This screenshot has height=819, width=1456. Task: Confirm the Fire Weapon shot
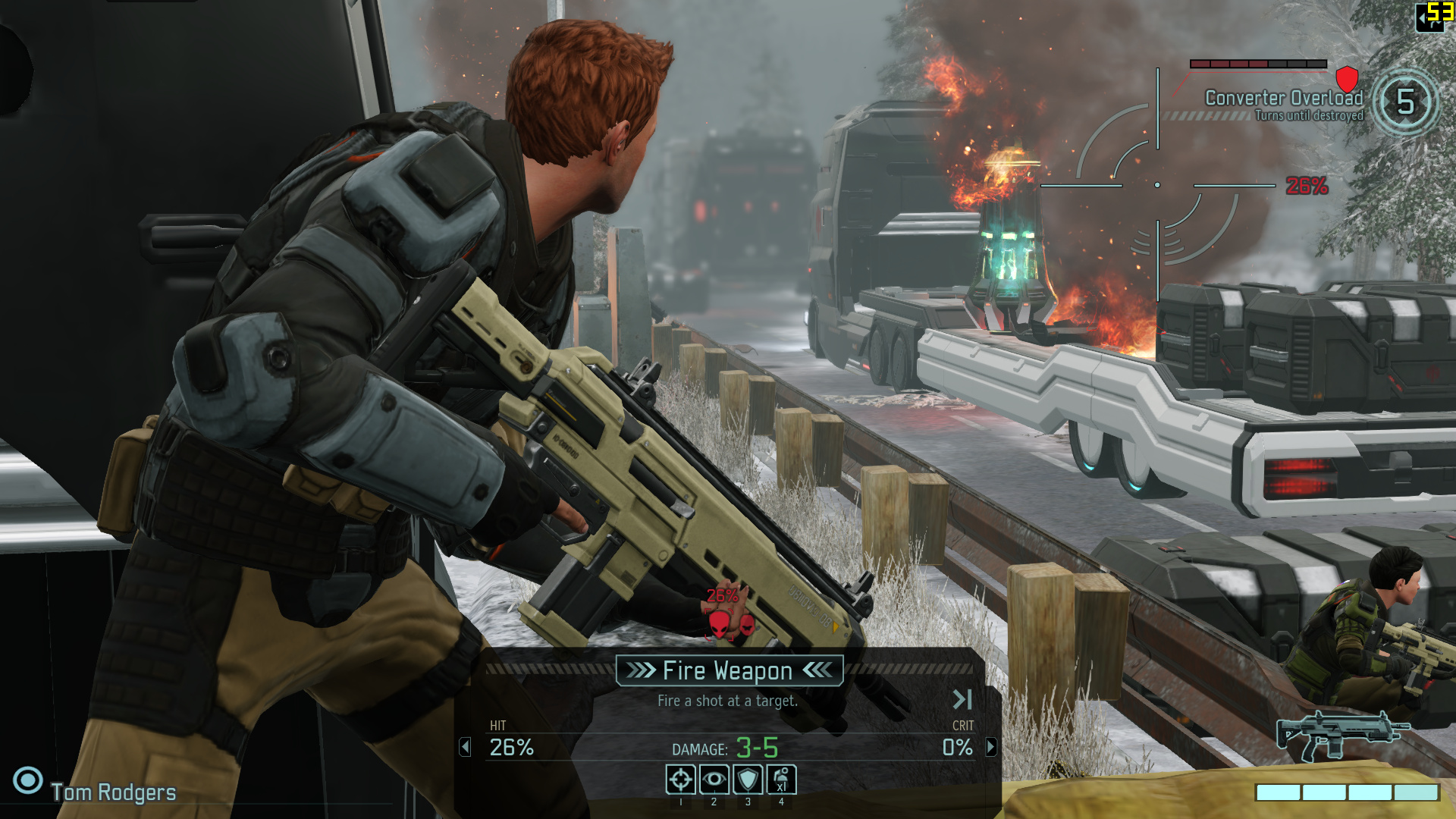[729, 671]
